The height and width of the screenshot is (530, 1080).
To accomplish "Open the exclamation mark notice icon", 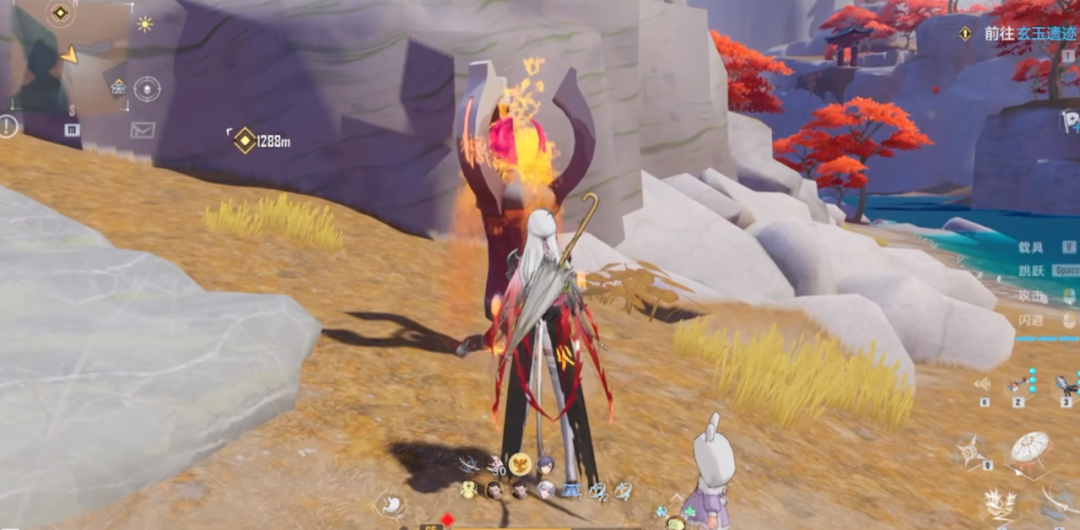I will (8, 126).
